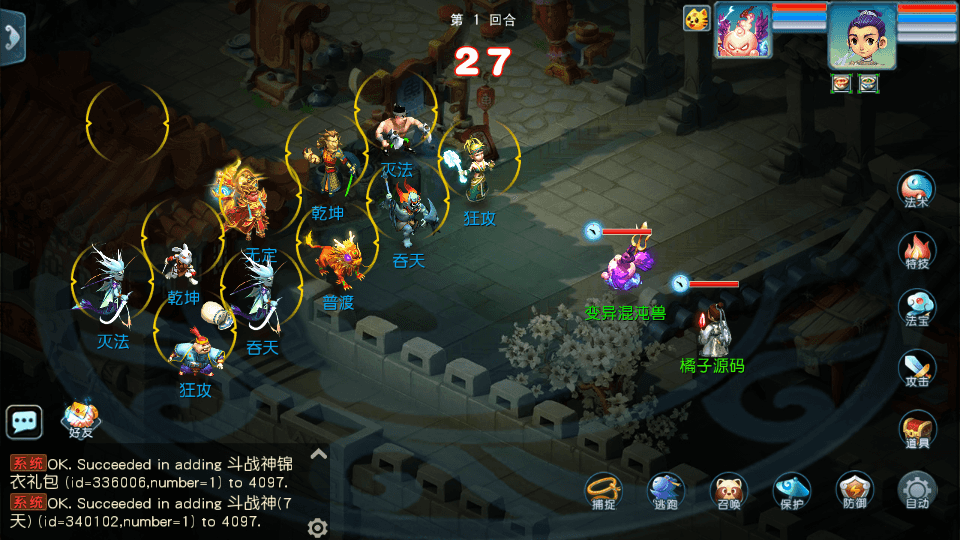Image resolution: width=960 pixels, height=540 pixels.
Task: Select the purple-haired player portrait
Action: (861, 35)
